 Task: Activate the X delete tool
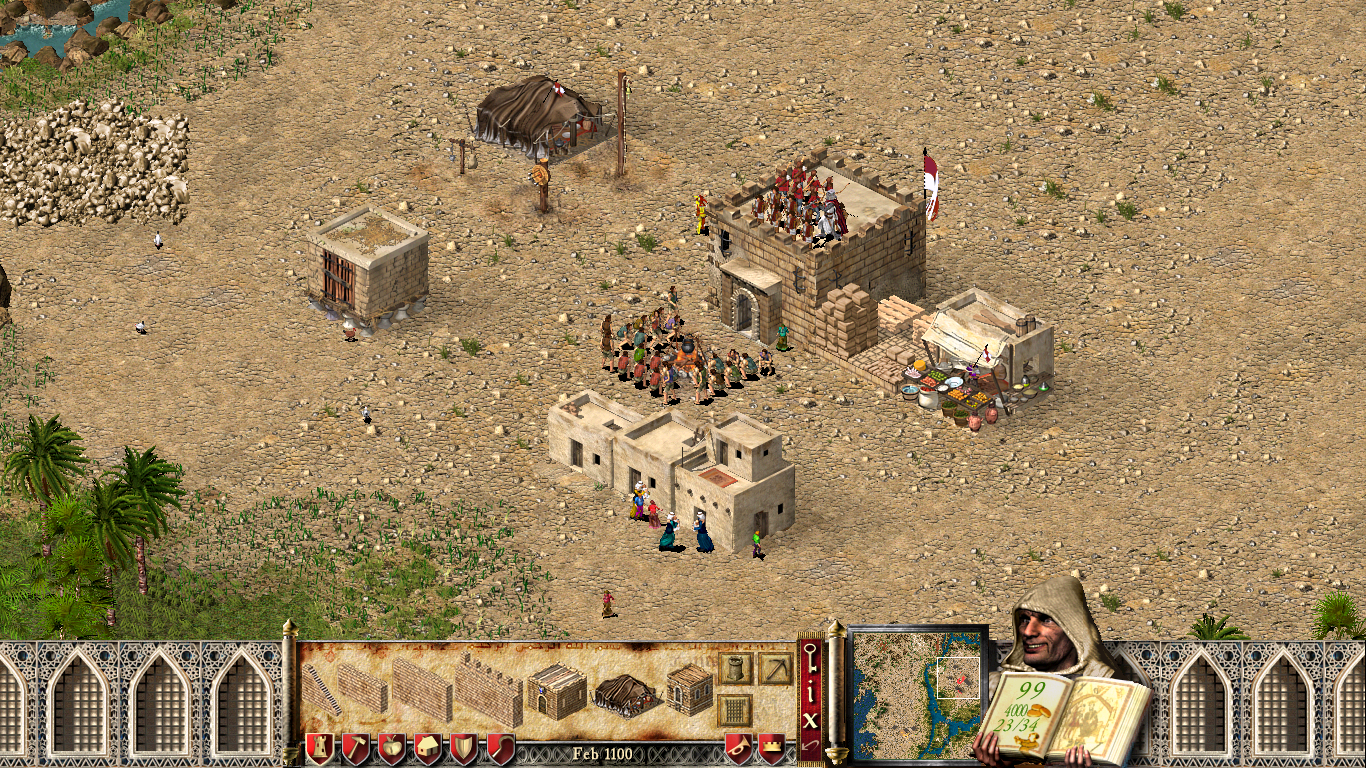tap(810, 718)
